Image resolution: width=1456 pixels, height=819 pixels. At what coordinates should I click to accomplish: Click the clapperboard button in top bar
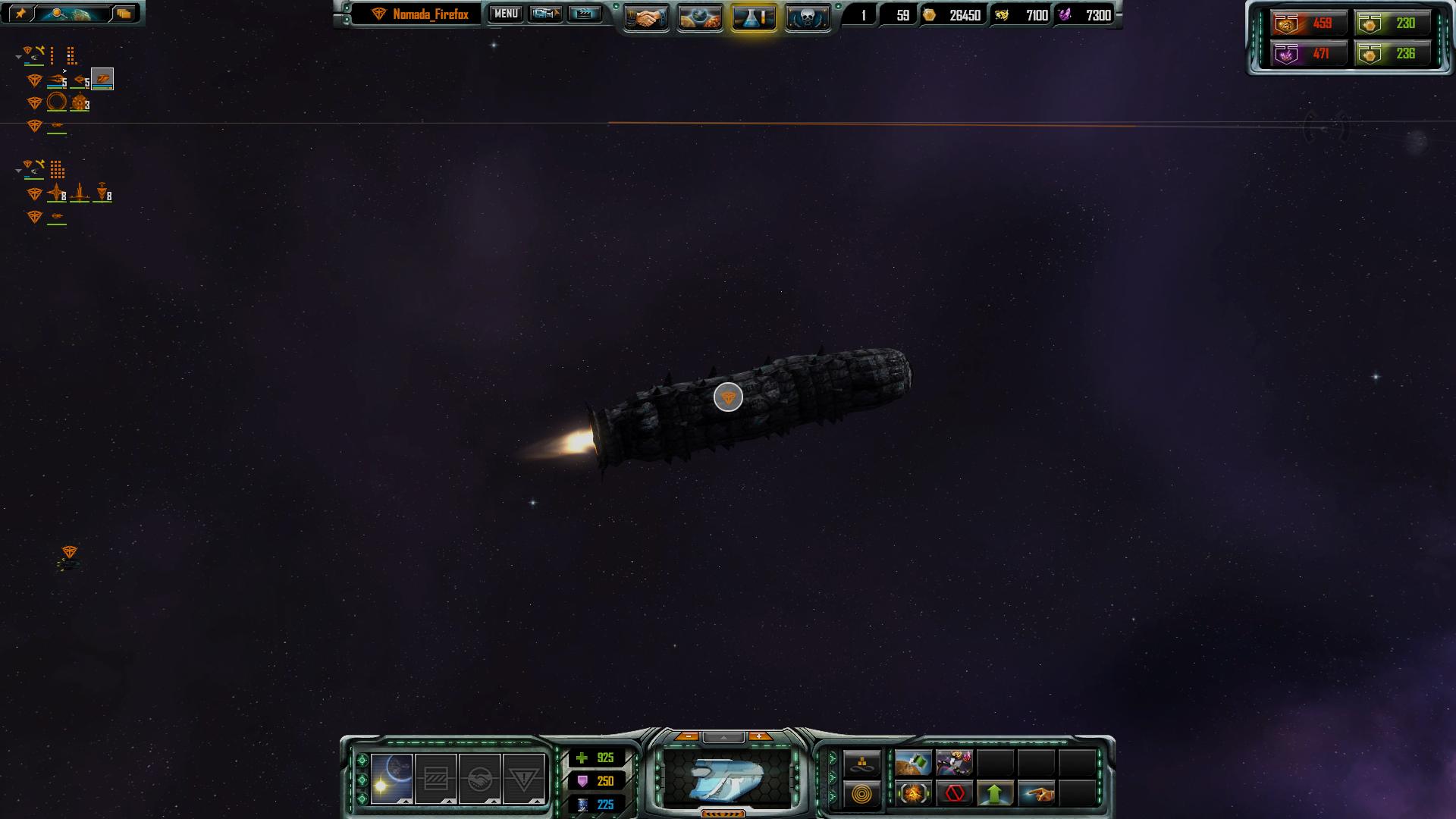coord(584,14)
